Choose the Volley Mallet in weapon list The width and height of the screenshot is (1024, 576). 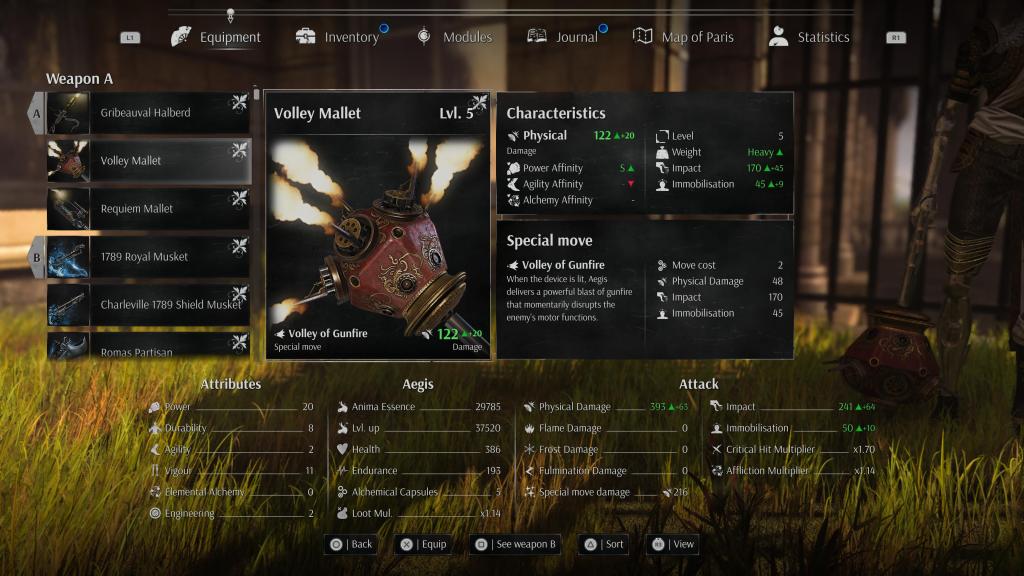(148, 161)
